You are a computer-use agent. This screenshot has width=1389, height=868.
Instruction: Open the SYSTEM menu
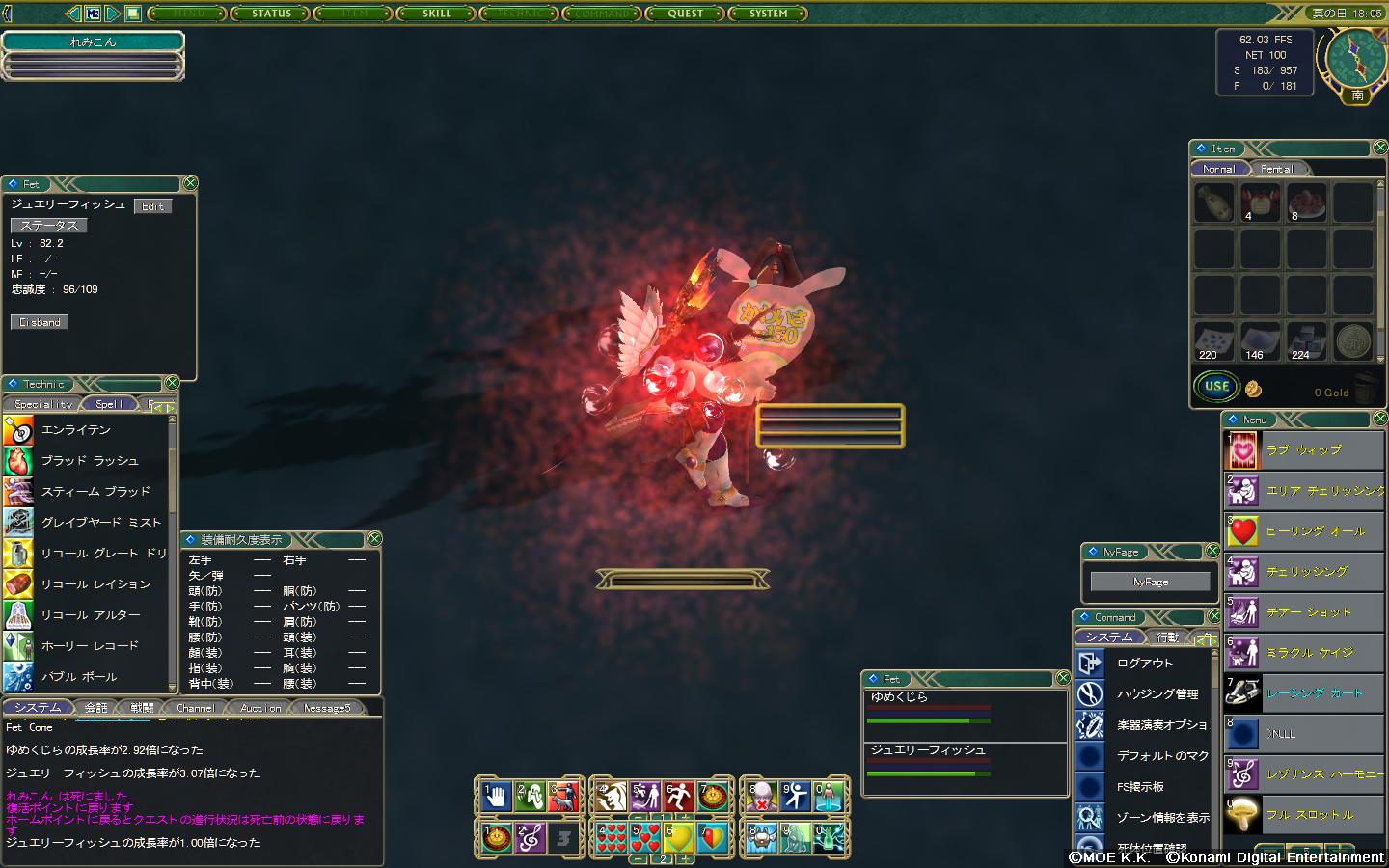pos(769,14)
